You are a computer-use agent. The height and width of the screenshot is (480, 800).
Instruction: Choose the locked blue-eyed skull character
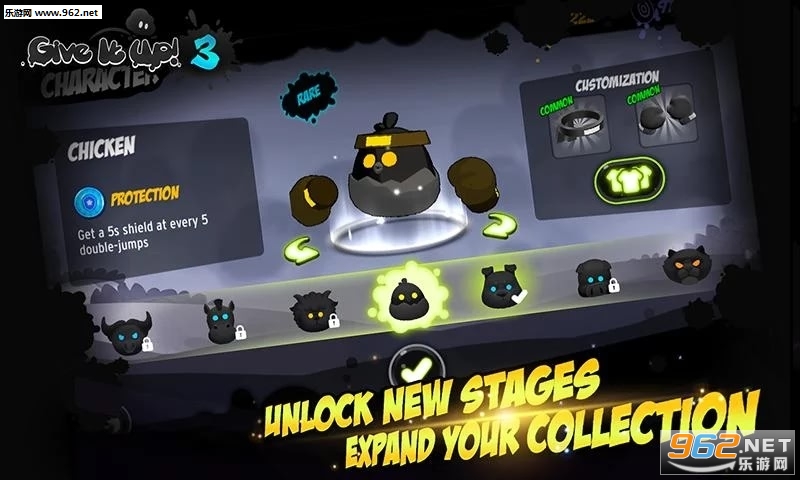click(594, 277)
